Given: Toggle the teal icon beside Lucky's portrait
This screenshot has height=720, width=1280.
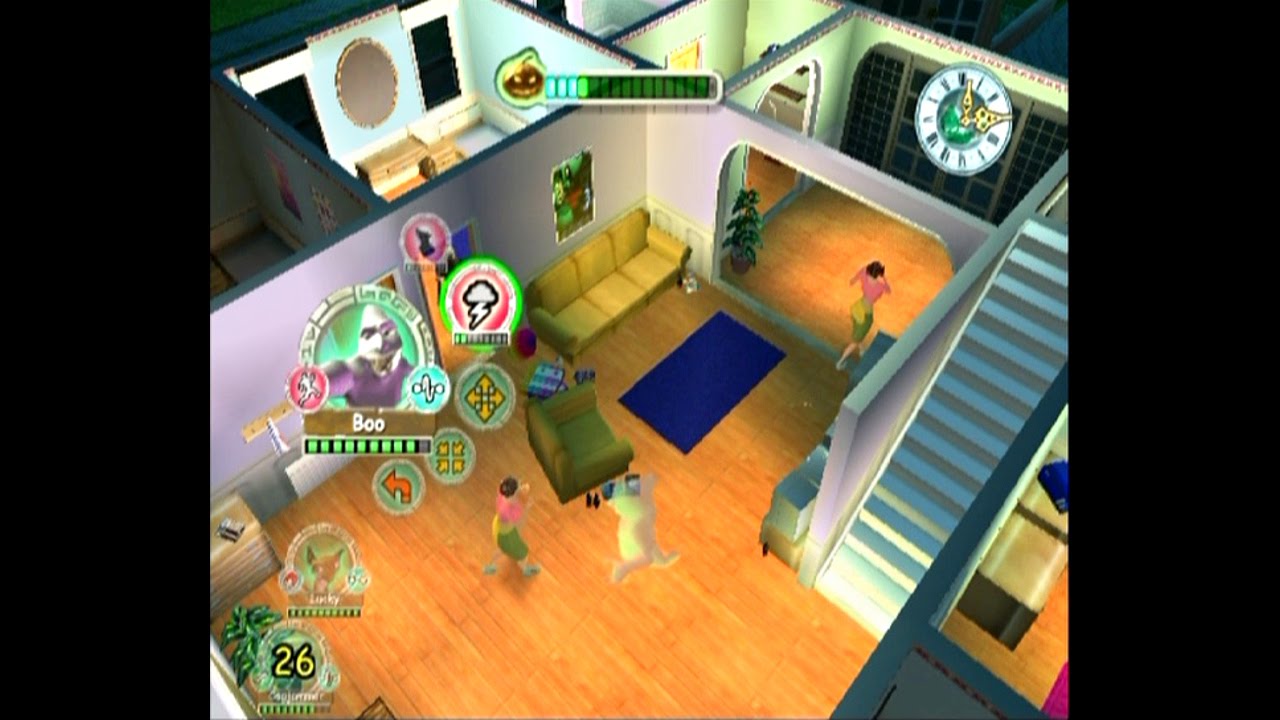Looking at the screenshot, I should click(x=355, y=580).
